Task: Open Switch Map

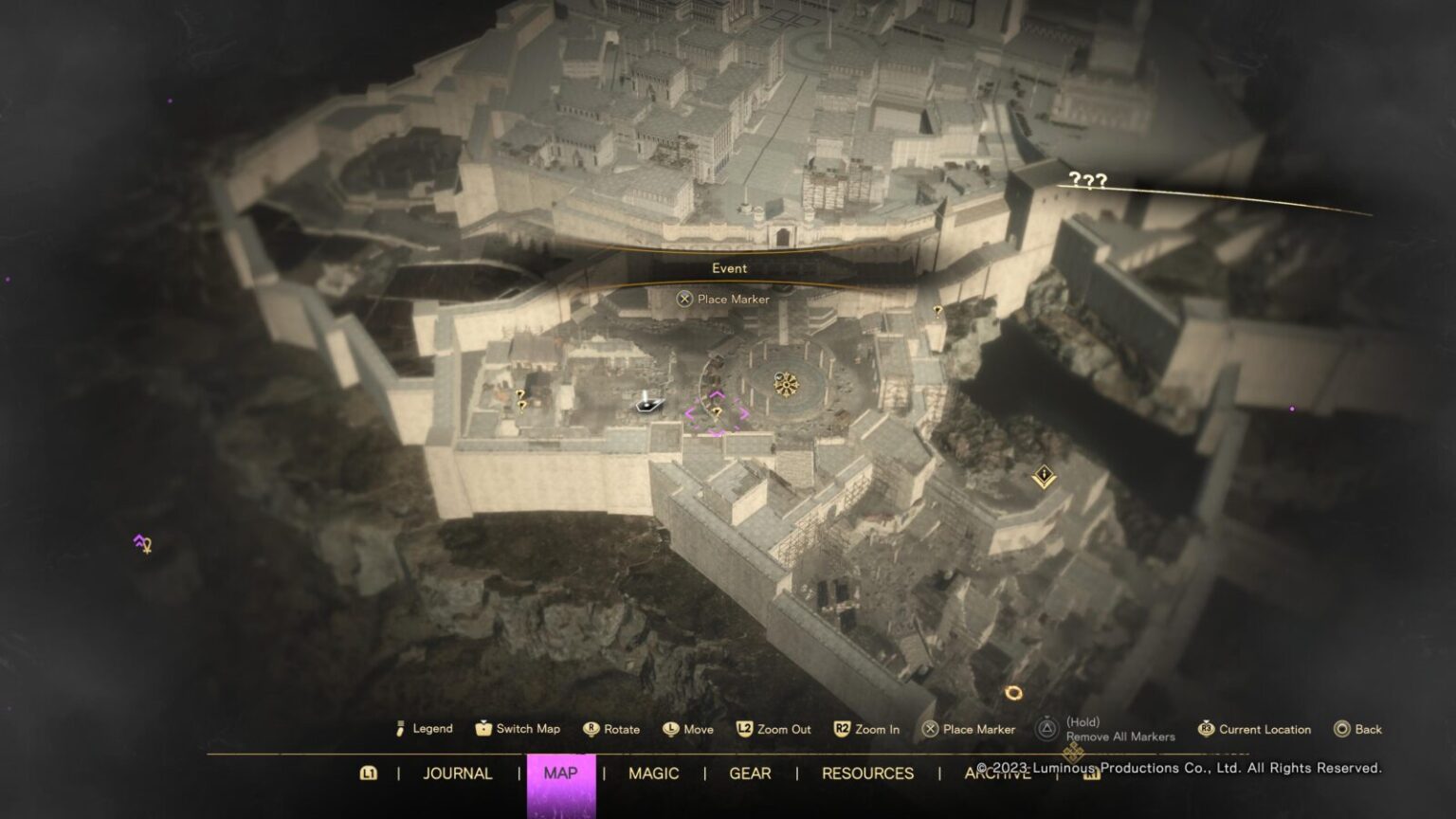Action: pyautogui.click(x=484, y=729)
